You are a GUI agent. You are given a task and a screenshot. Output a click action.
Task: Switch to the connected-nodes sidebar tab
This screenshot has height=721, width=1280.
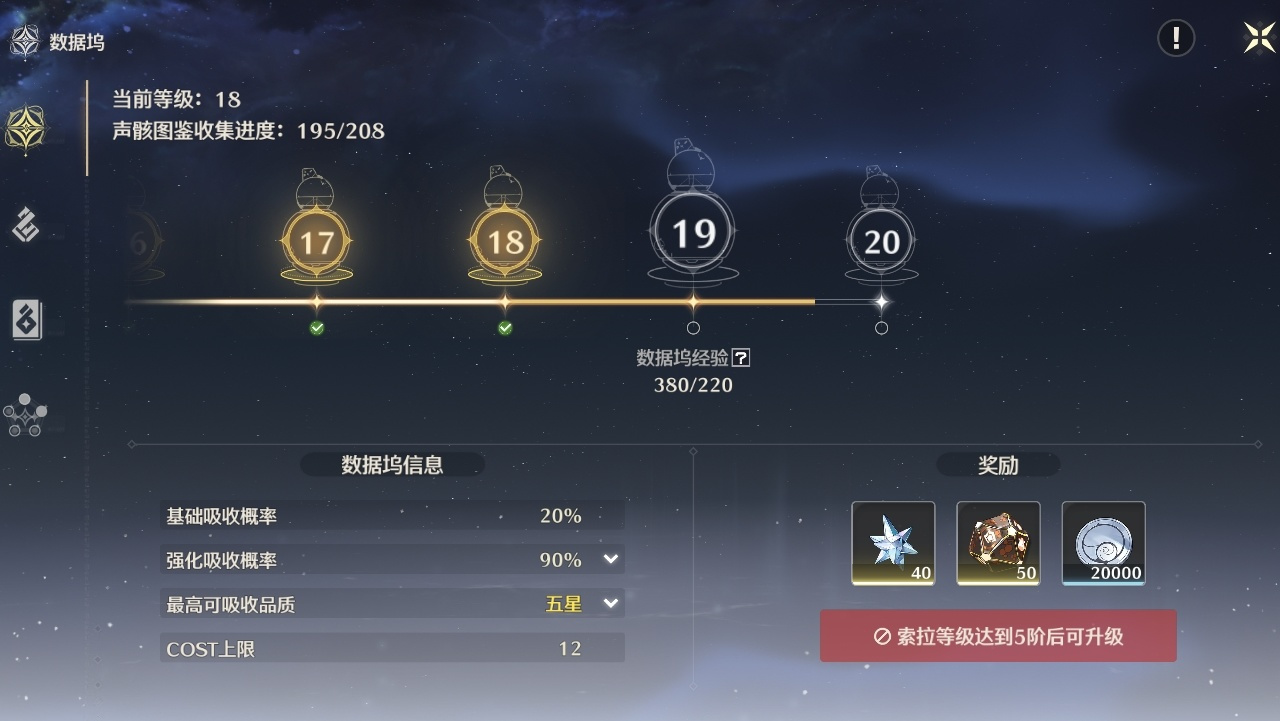coord(24,415)
